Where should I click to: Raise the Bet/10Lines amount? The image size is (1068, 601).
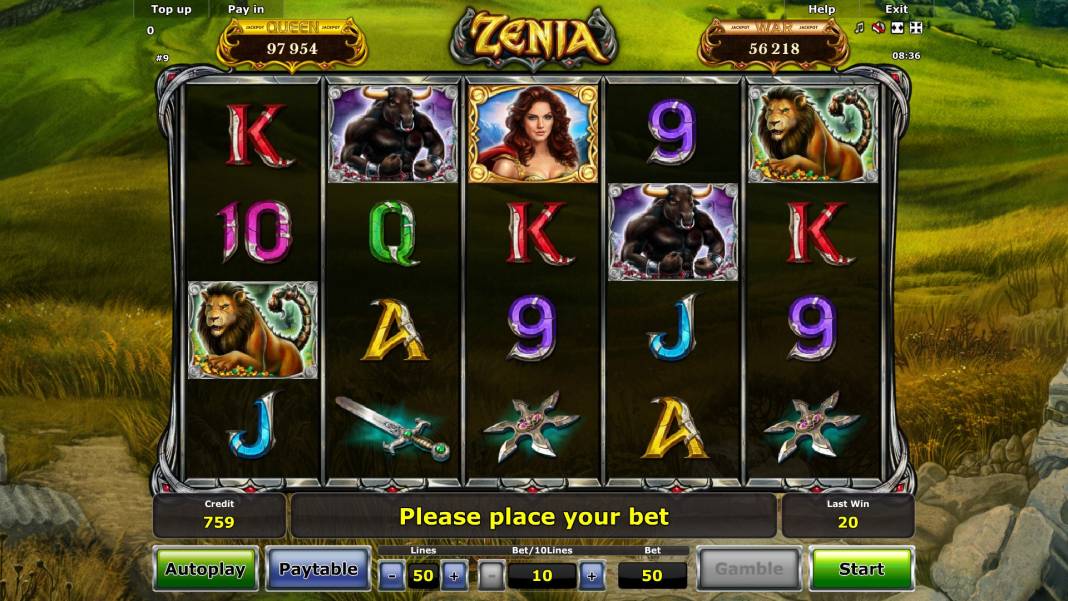591,575
